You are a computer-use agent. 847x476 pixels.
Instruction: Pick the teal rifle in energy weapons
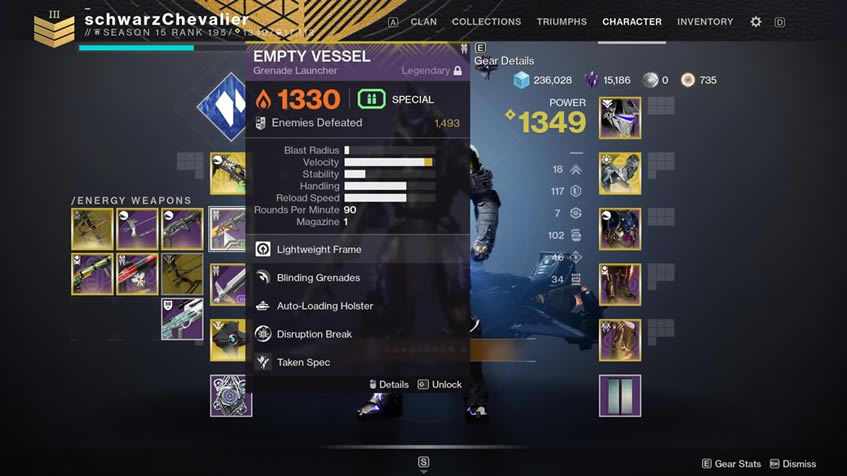tap(182, 319)
